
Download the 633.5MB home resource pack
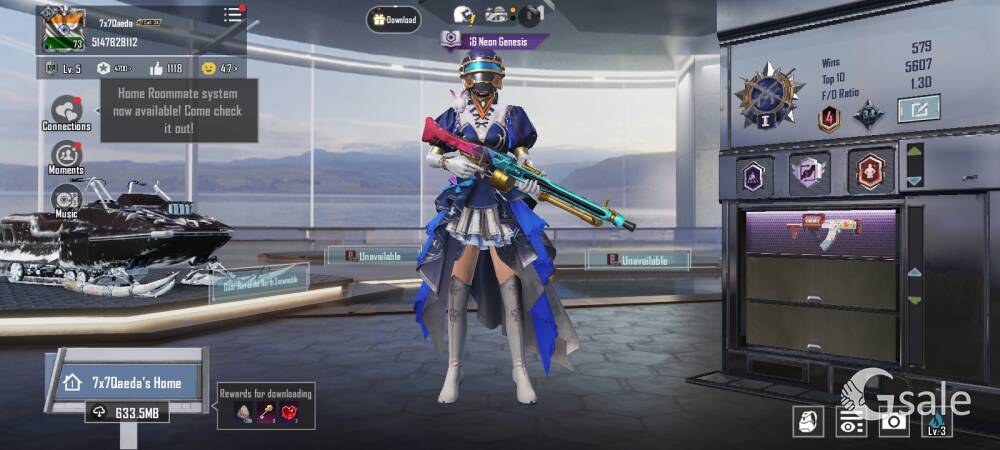pyautogui.click(x=126, y=411)
